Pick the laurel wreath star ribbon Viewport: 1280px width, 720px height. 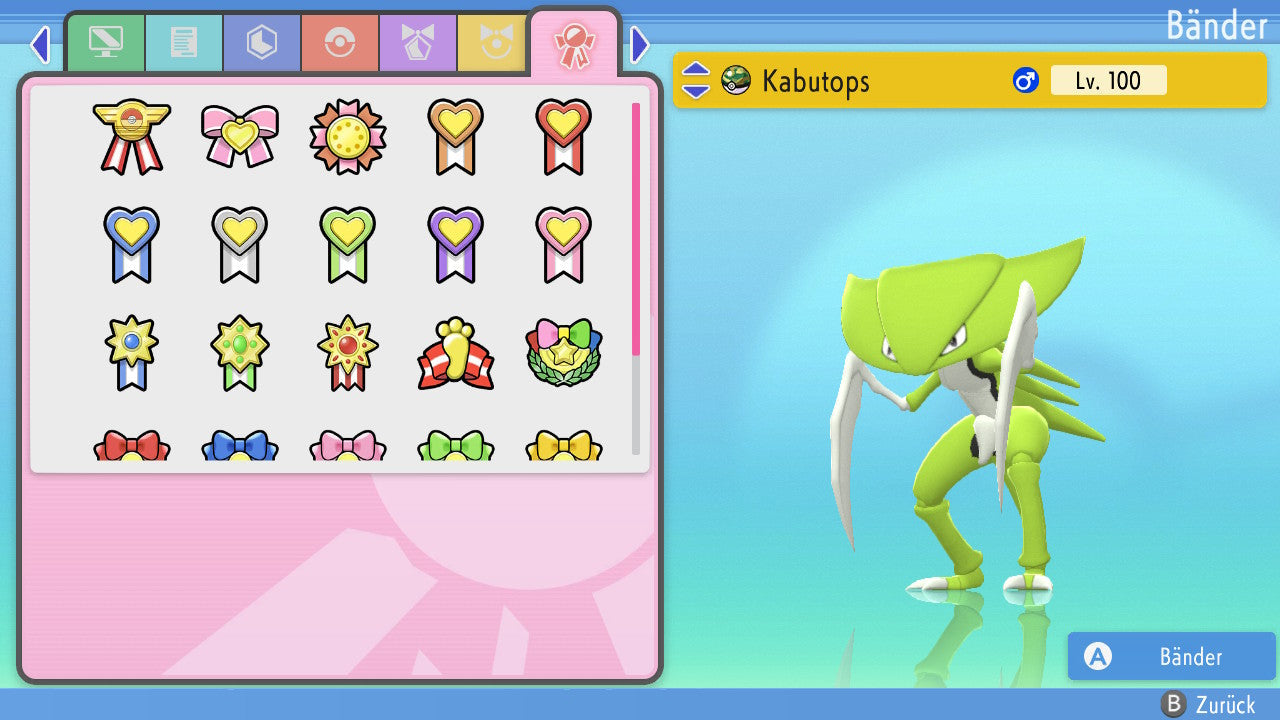(563, 353)
